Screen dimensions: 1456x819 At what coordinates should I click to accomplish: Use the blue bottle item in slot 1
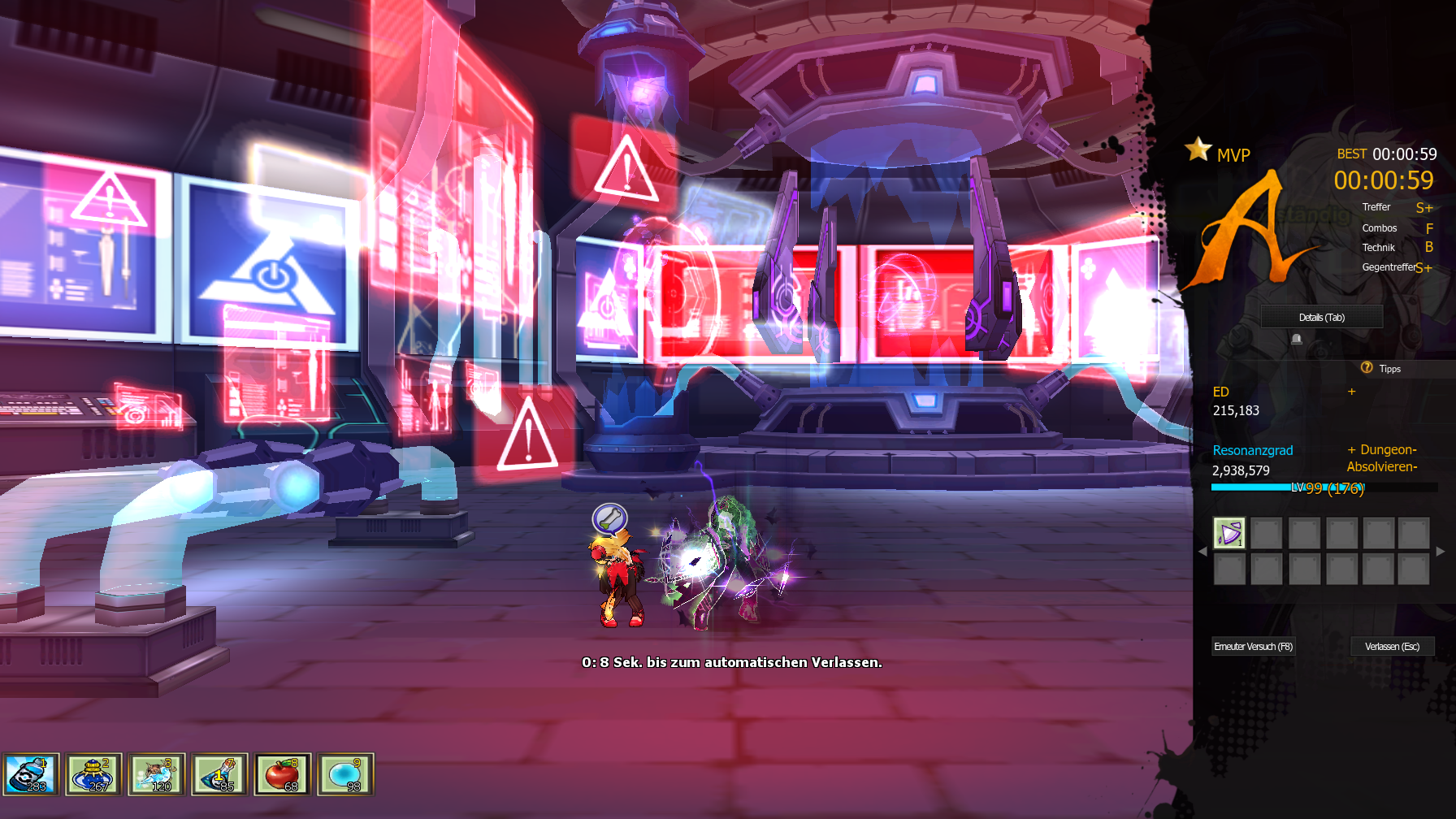point(31,774)
